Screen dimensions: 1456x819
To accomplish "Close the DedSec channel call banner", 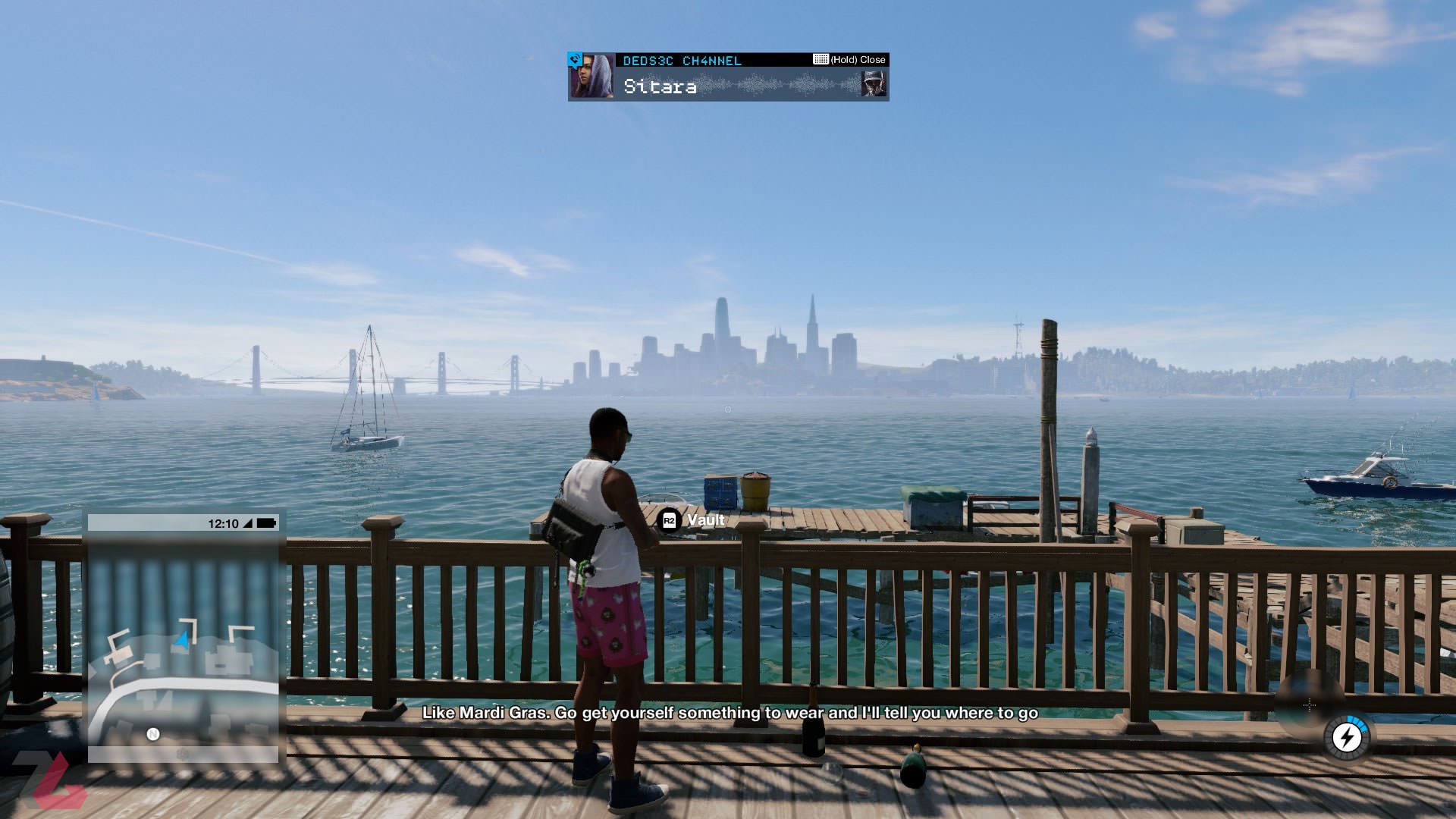I will tap(849, 60).
